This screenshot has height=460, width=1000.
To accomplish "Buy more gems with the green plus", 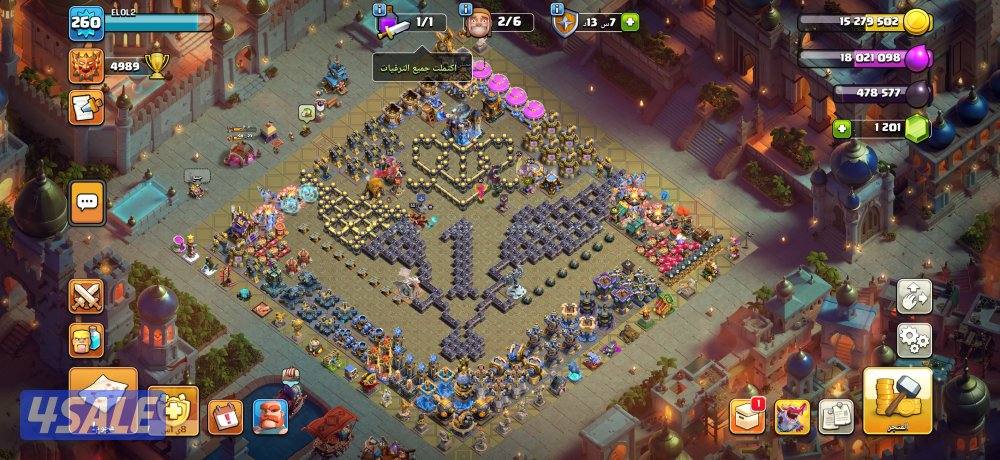I will coord(842,128).
